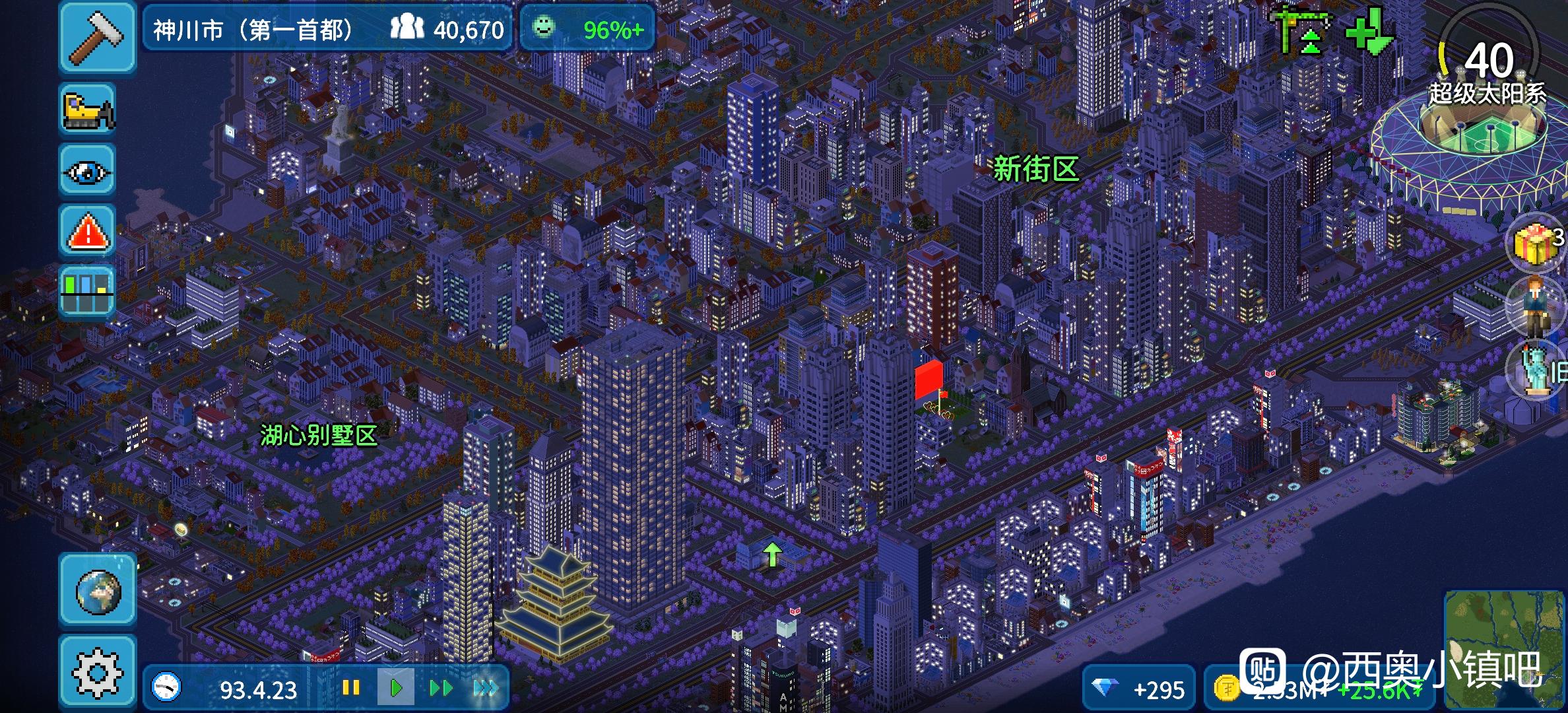Viewport: 1568px width, 713px height.
Task: Pause the game simulation
Action: pyautogui.click(x=351, y=689)
